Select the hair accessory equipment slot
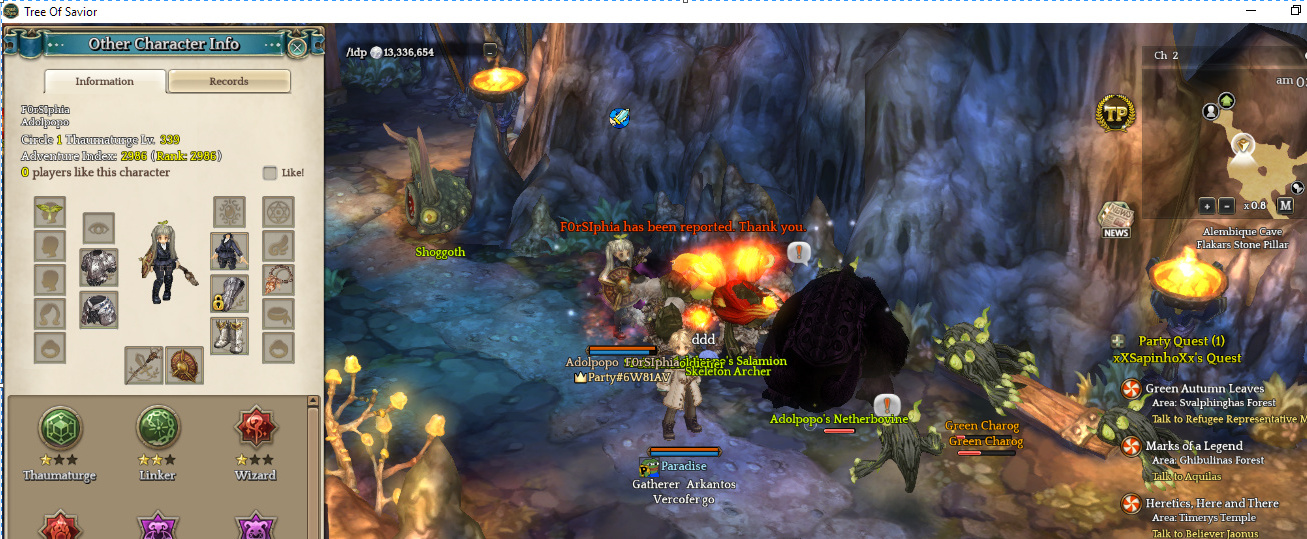This screenshot has height=539, width=1307. click(x=50, y=212)
